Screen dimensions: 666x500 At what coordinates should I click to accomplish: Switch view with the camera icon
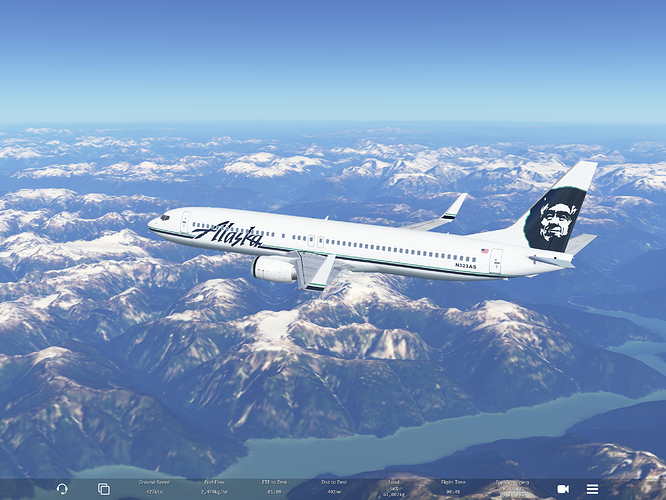[x=563, y=488]
